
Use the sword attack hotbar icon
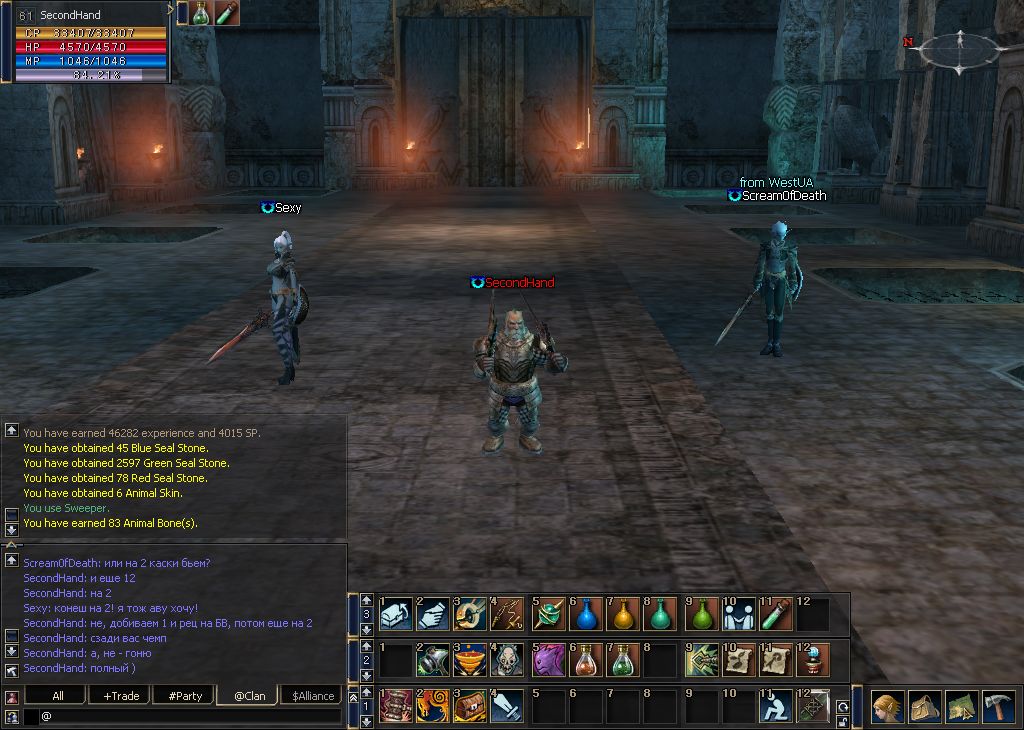tap(508, 706)
